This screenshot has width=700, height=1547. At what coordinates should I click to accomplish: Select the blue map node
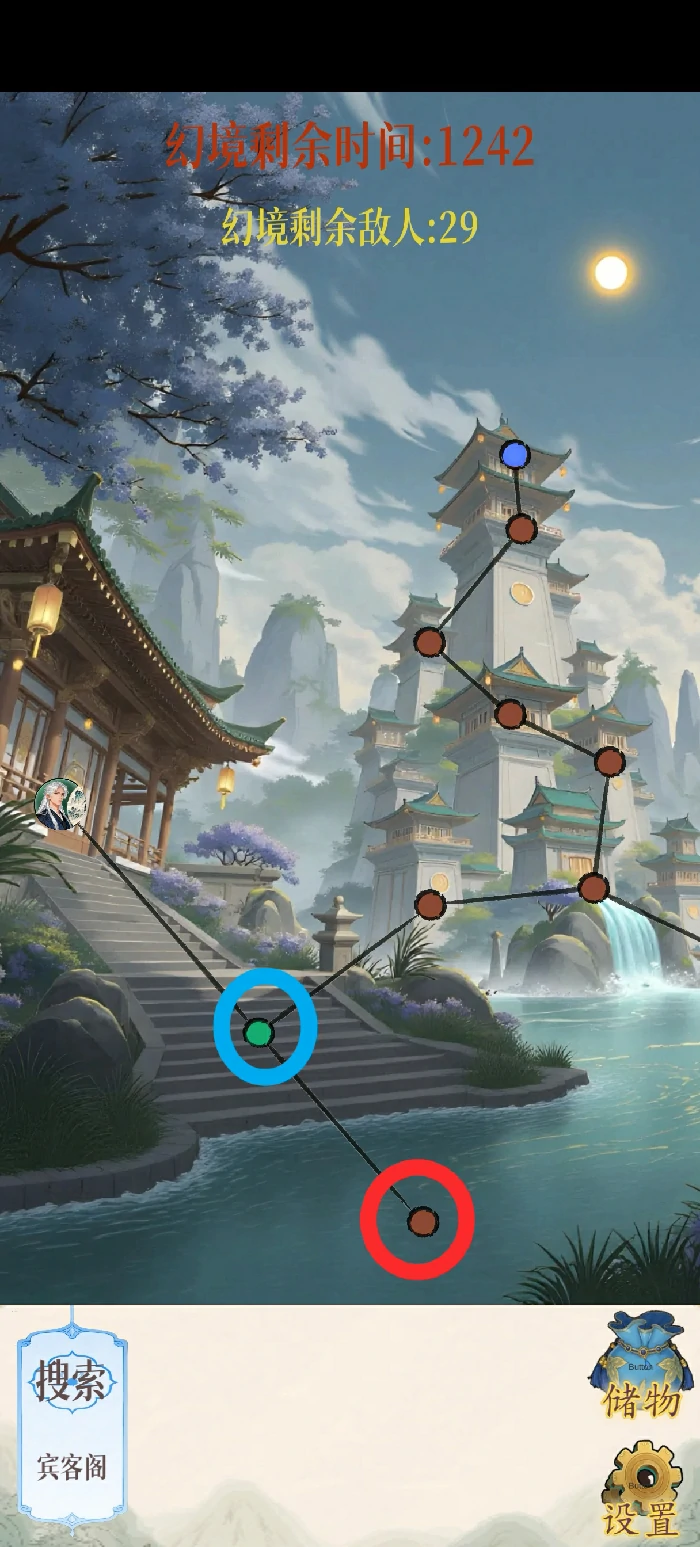point(515,456)
